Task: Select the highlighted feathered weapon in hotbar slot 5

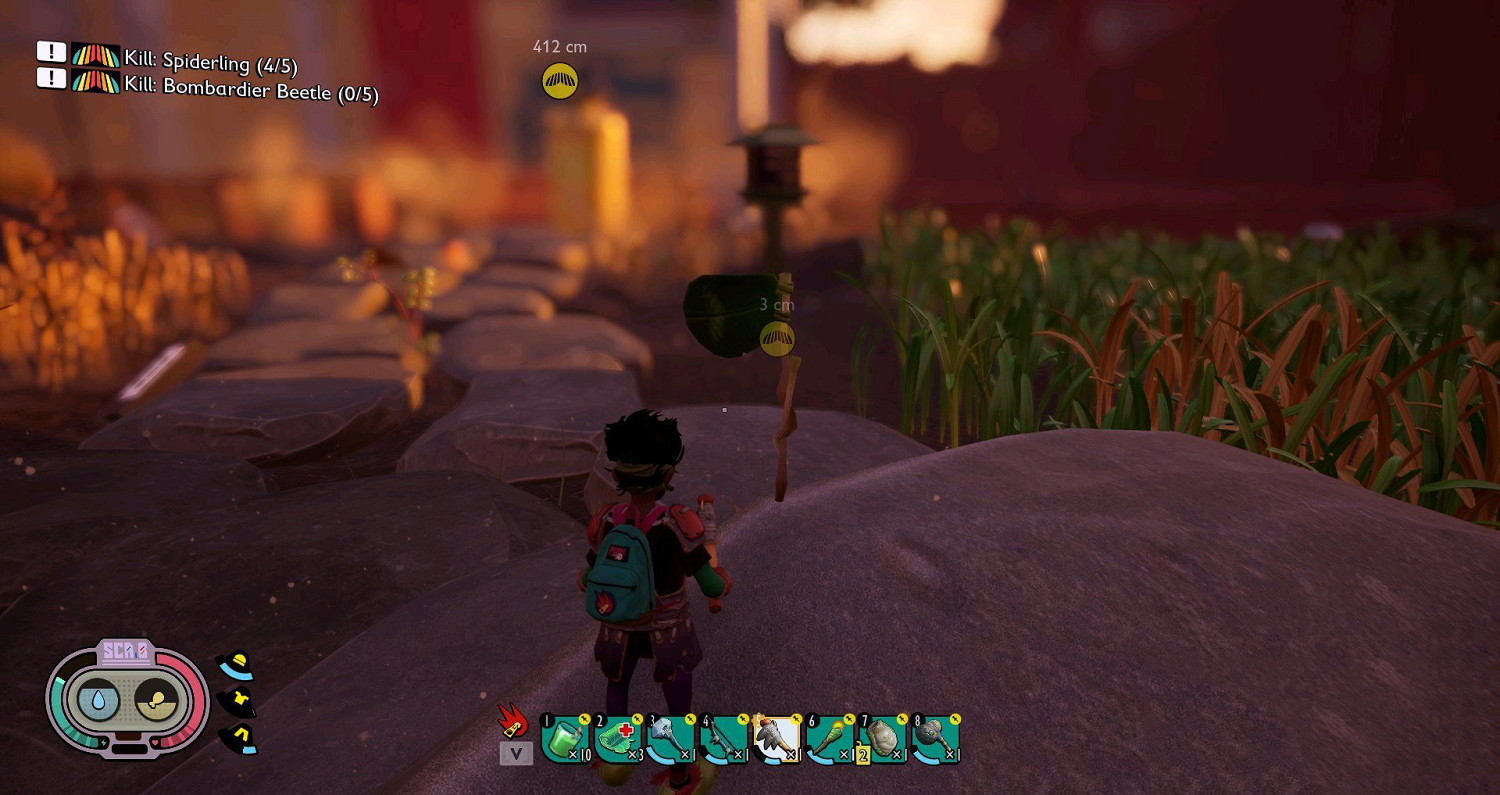Action: pos(777,740)
